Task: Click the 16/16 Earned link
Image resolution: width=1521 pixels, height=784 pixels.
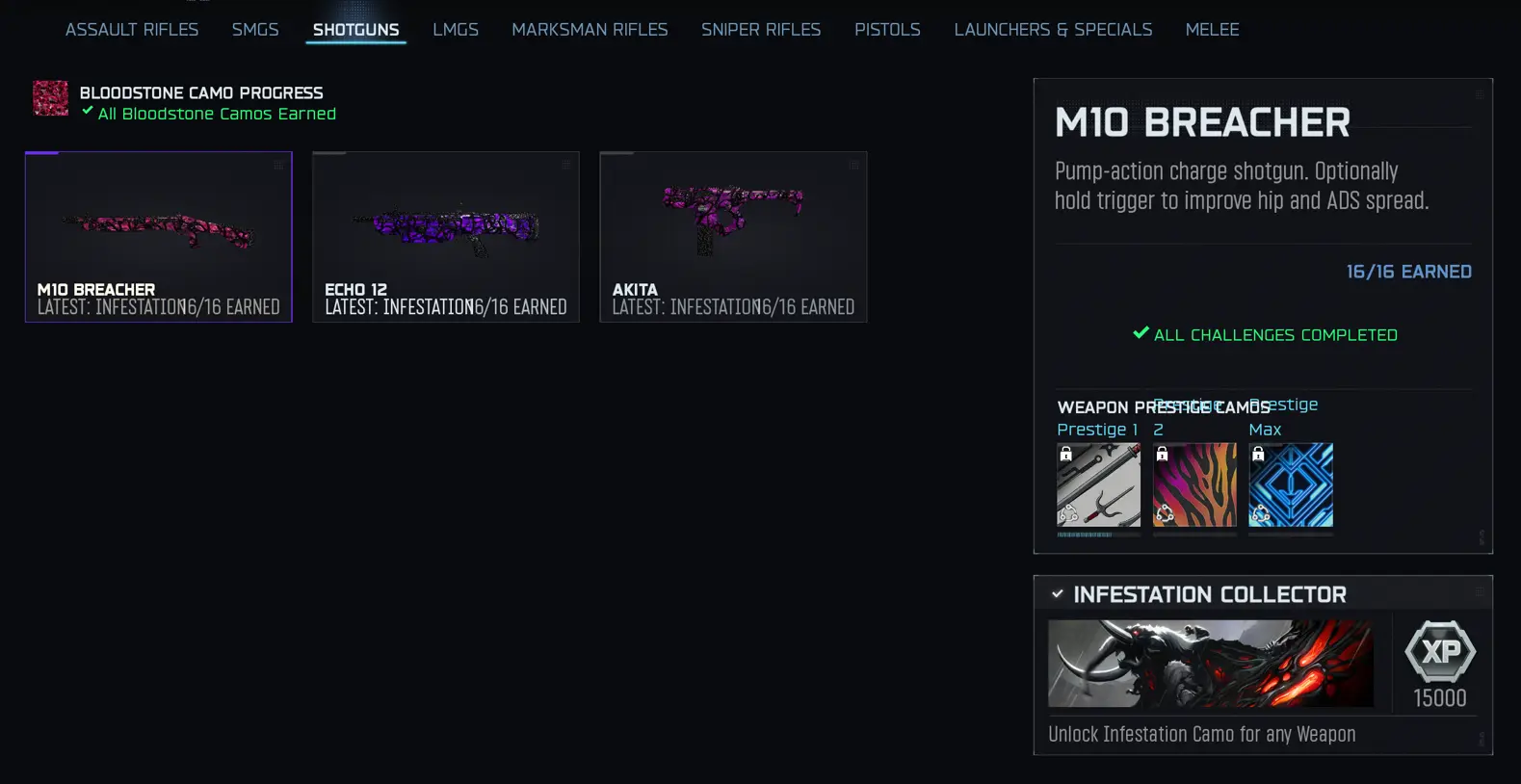Action: [x=1408, y=272]
